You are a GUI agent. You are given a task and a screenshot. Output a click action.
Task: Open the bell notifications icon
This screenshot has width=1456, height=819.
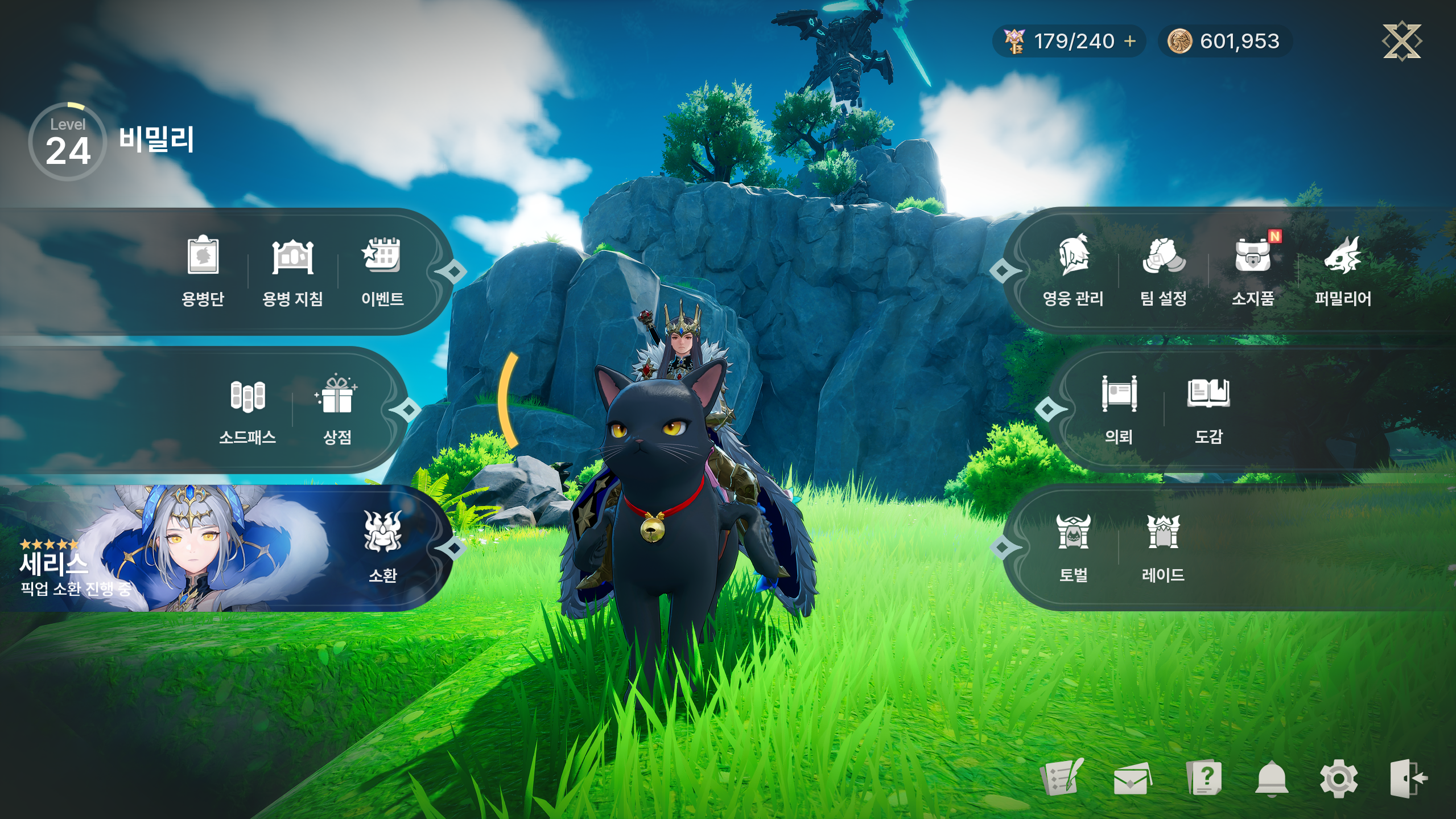[1272, 779]
